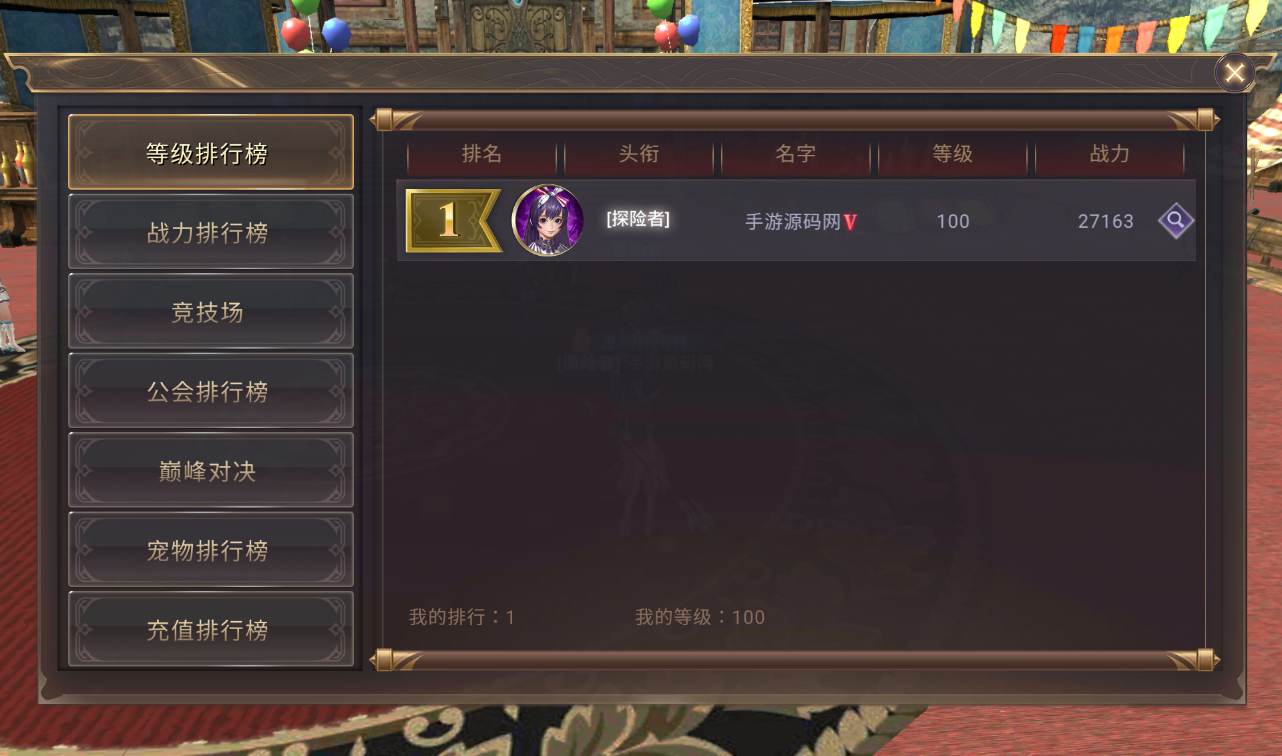View the 公会排行榜 guild rankings
Viewport: 1282px width, 756px height.
click(x=210, y=390)
